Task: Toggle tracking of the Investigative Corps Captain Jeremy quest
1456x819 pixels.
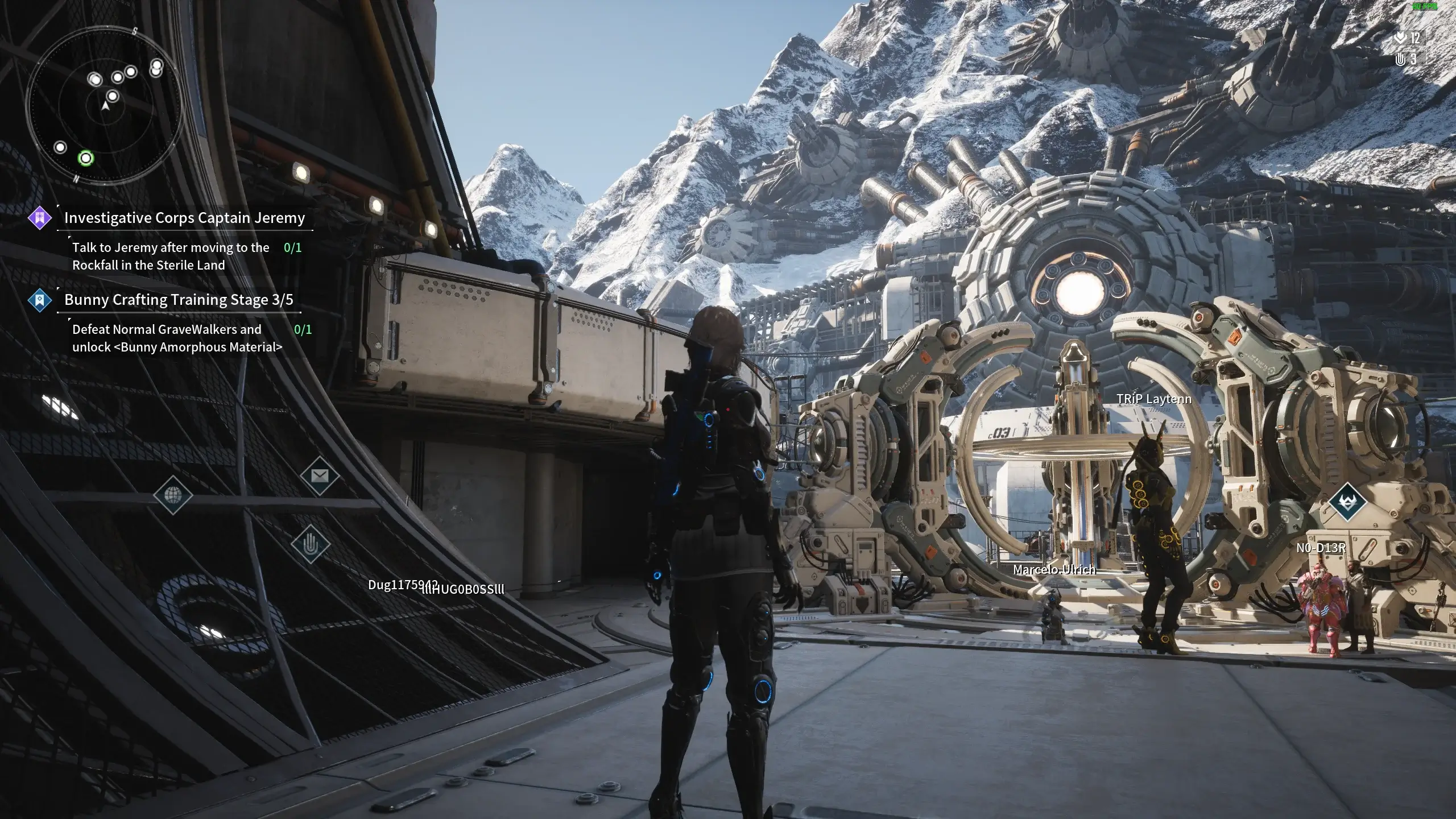Action: click(x=185, y=218)
